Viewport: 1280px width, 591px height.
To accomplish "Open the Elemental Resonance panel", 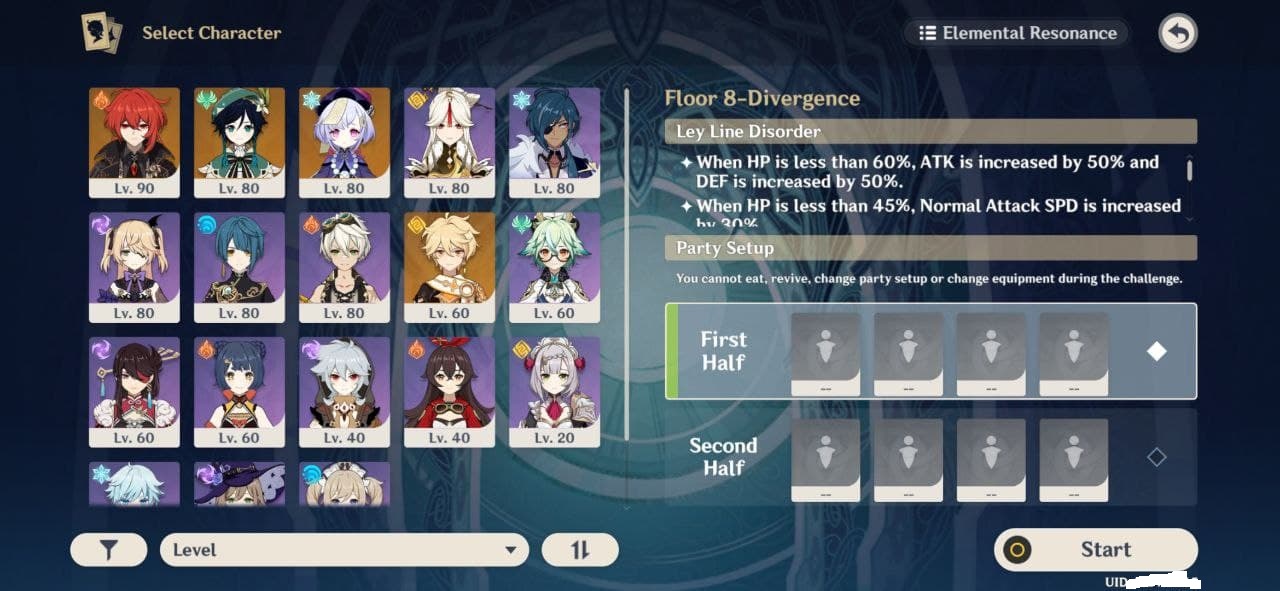I will (1017, 33).
